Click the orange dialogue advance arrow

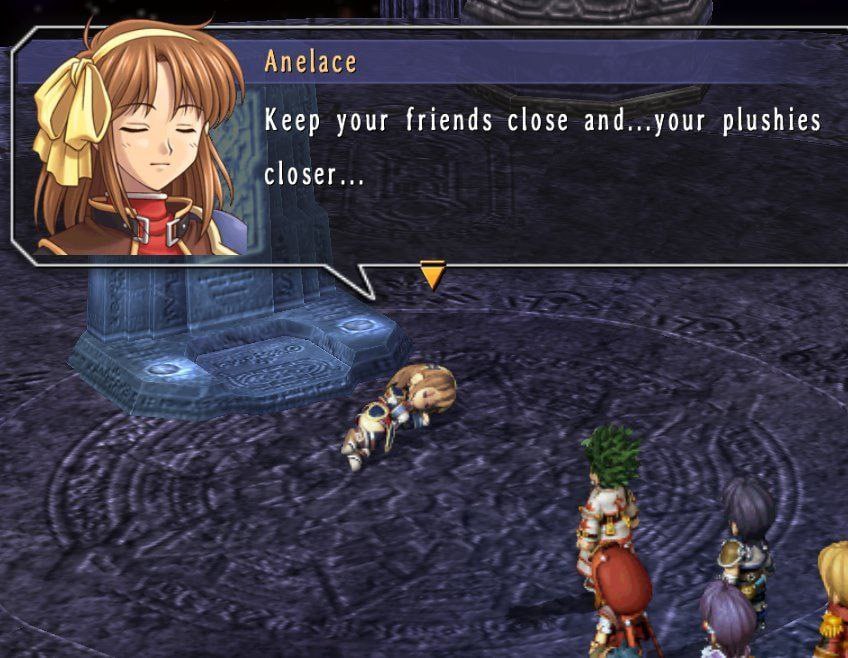tap(432, 274)
